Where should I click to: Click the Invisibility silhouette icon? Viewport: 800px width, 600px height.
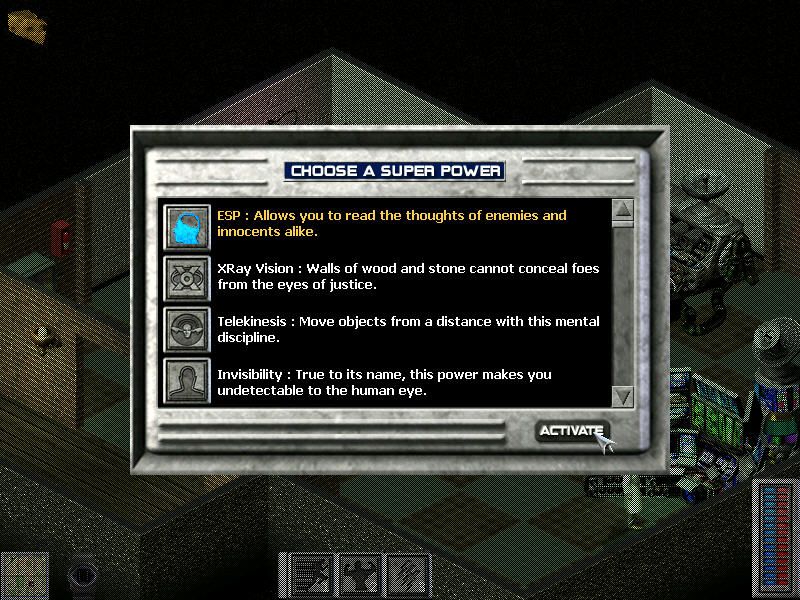[x=187, y=382]
